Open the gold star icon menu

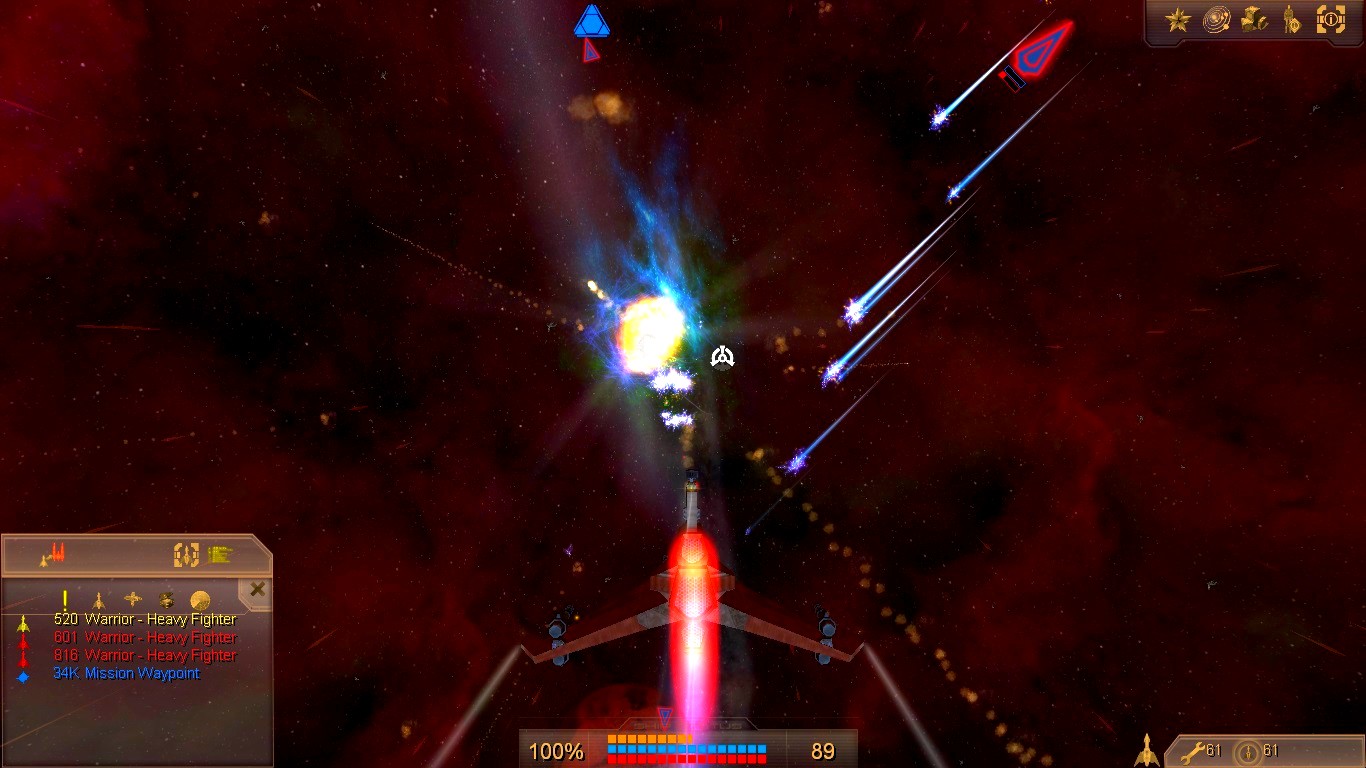[1177, 20]
